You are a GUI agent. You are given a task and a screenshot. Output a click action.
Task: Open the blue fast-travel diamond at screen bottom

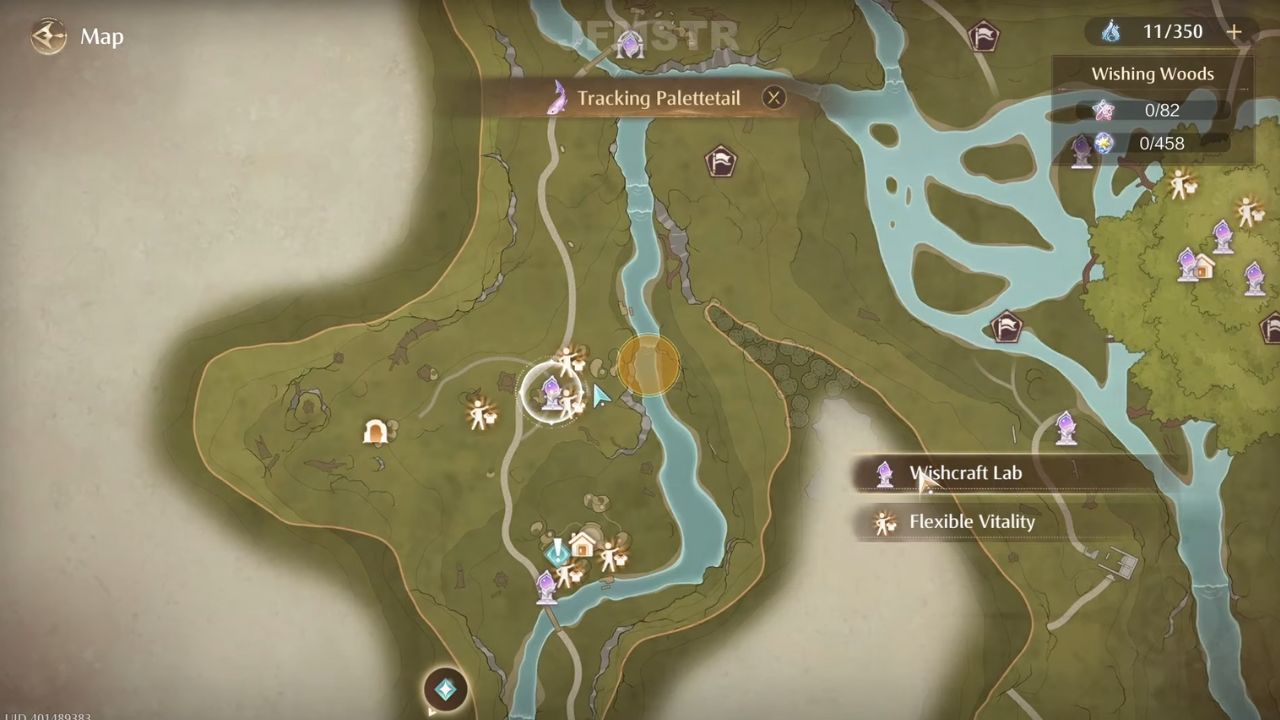tap(444, 688)
